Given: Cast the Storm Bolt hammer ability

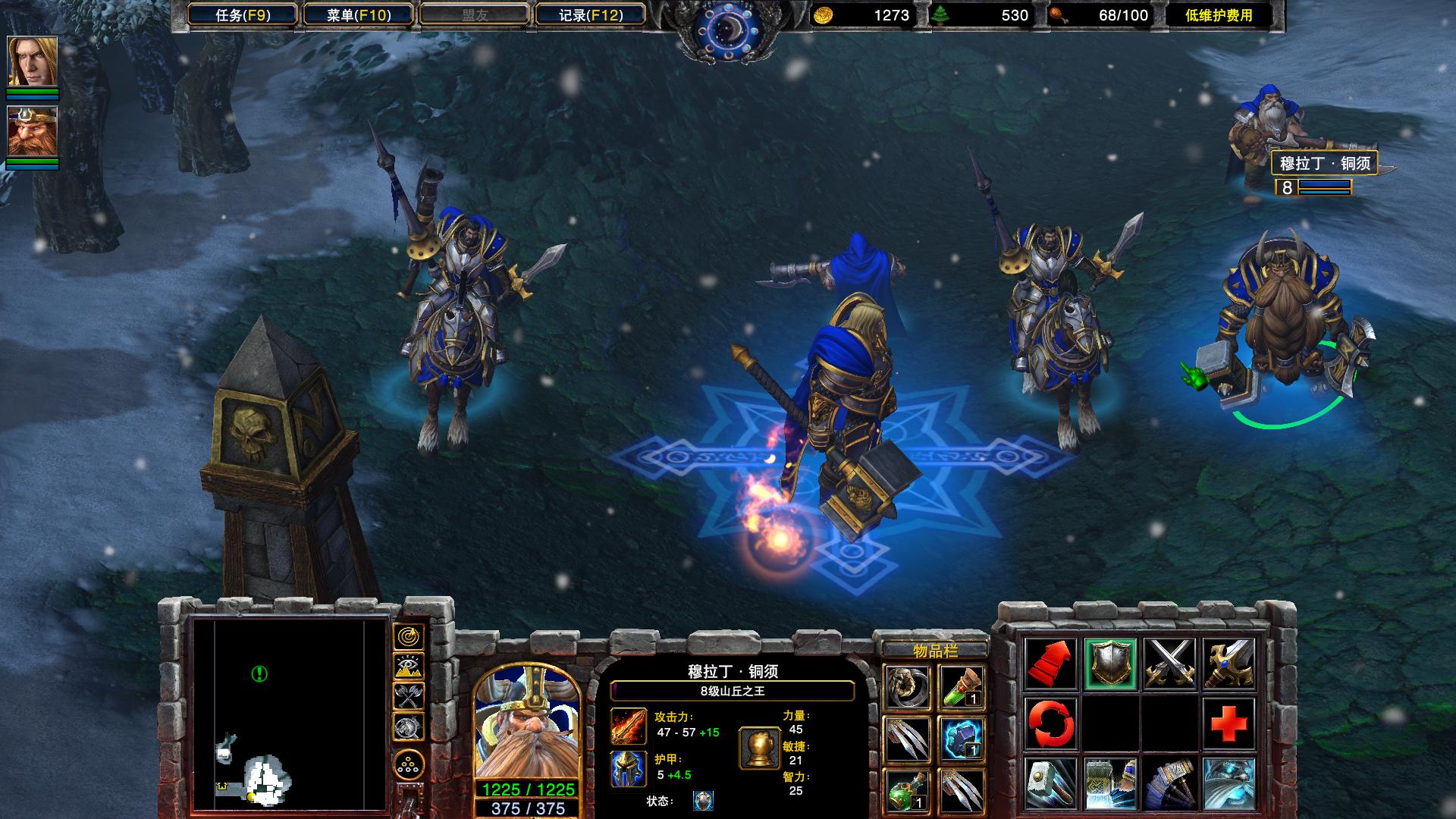Looking at the screenshot, I should (x=1051, y=783).
